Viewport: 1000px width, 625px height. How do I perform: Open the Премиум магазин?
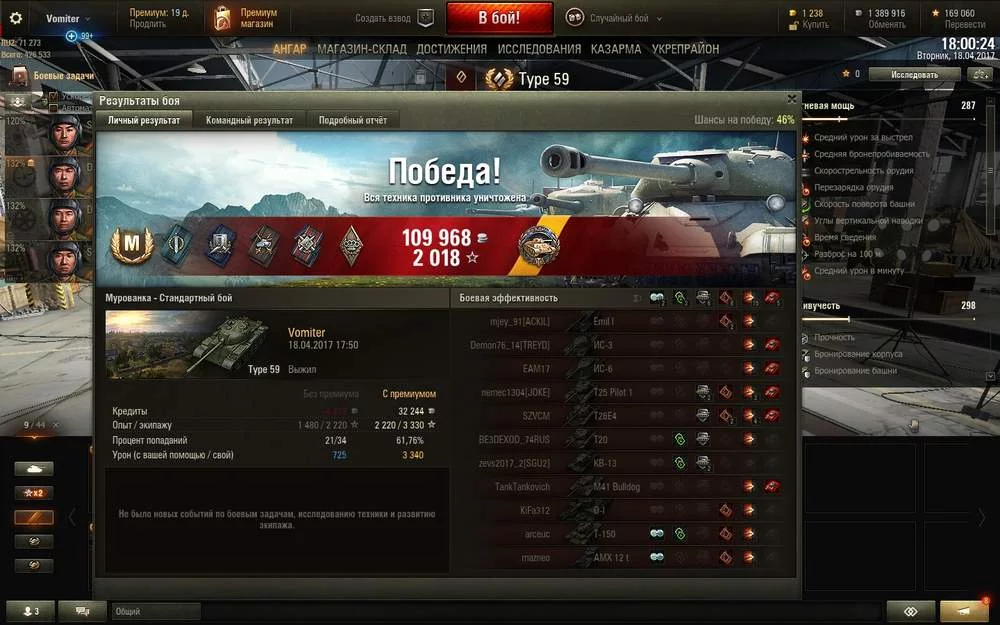coord(246,18)
